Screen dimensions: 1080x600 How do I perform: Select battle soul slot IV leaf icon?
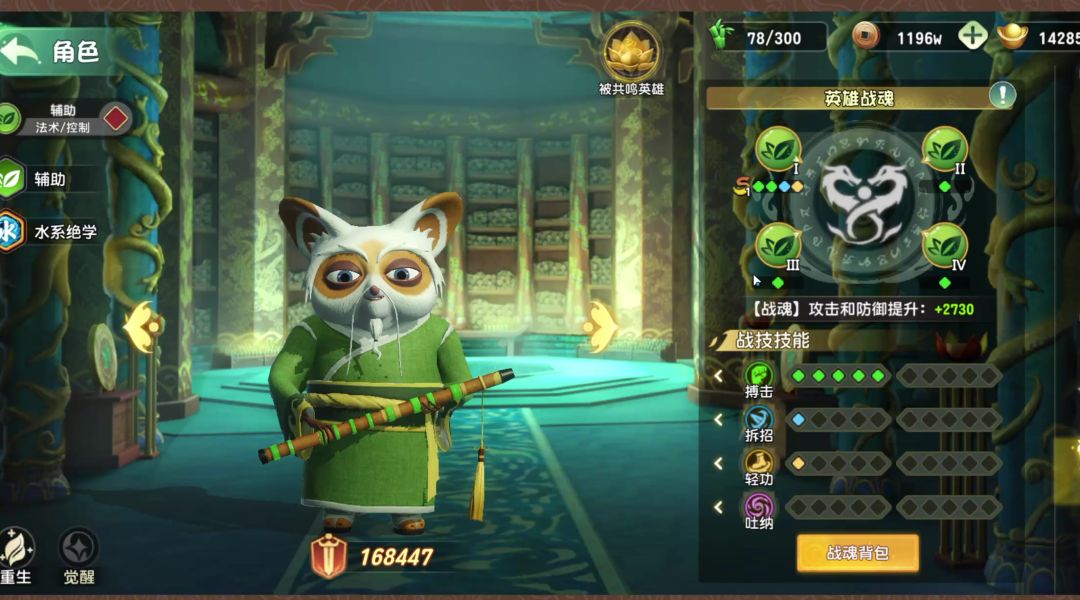[944, 245]
